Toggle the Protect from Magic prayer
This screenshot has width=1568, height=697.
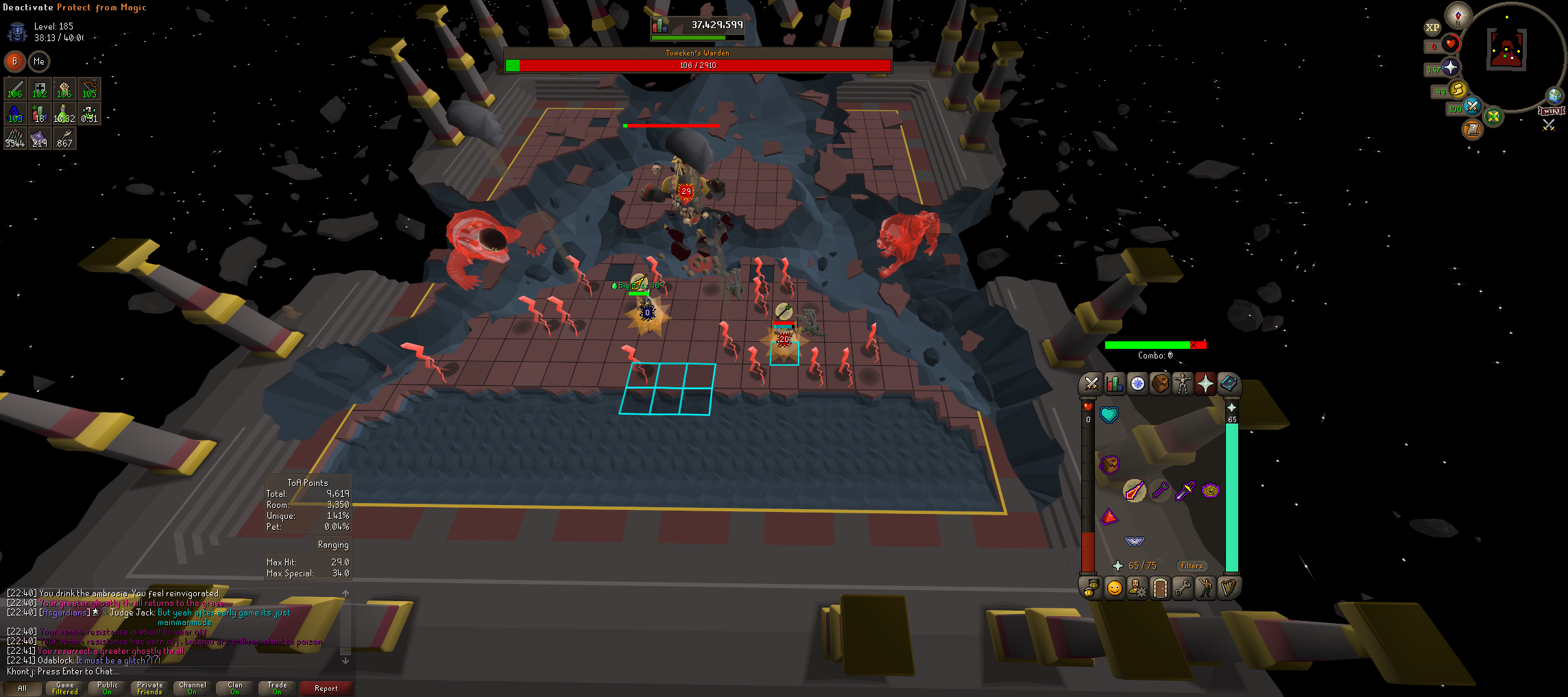1135,491
